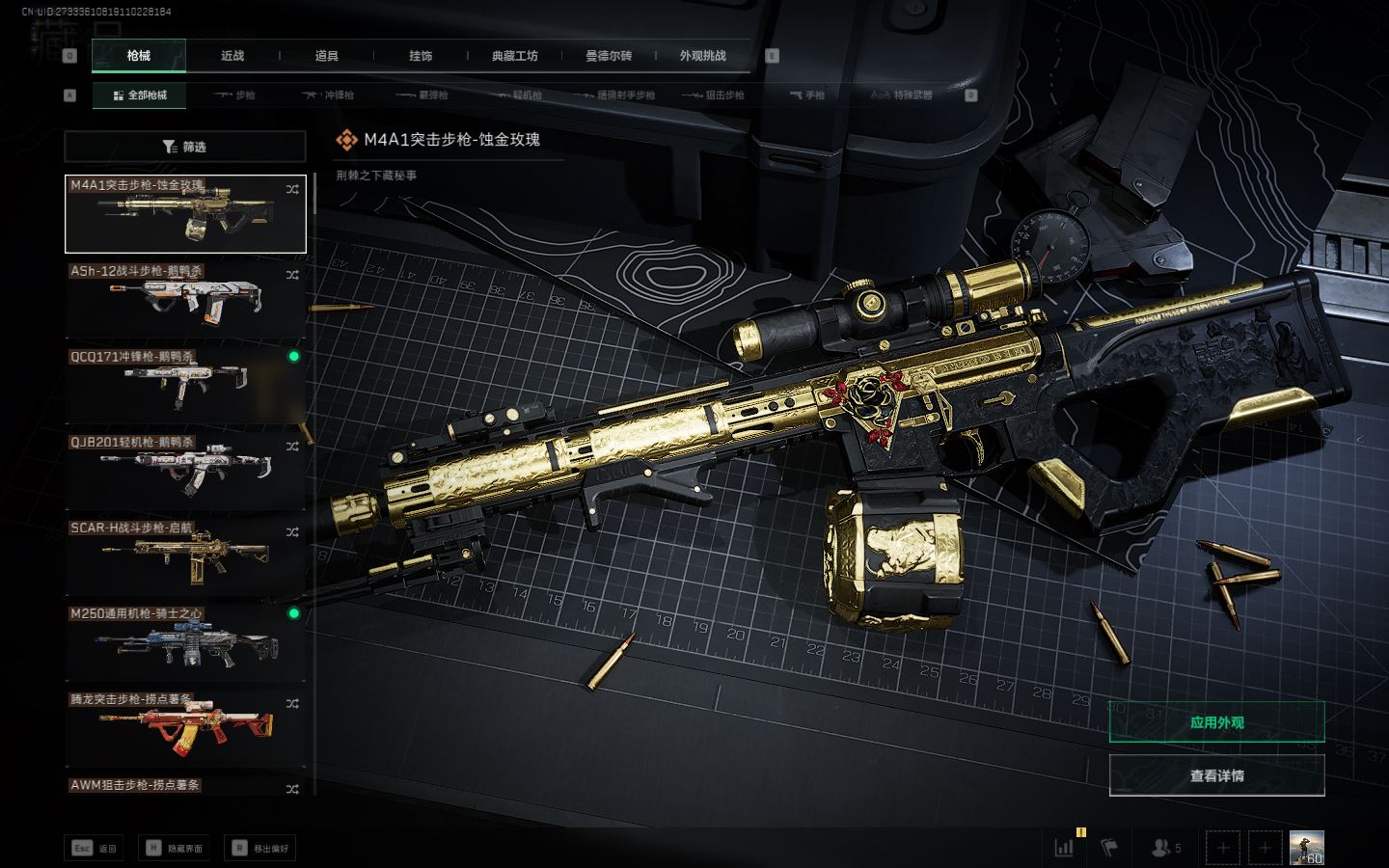Switch to the 近战 melee tab
1389x868 pixels.
232,56
